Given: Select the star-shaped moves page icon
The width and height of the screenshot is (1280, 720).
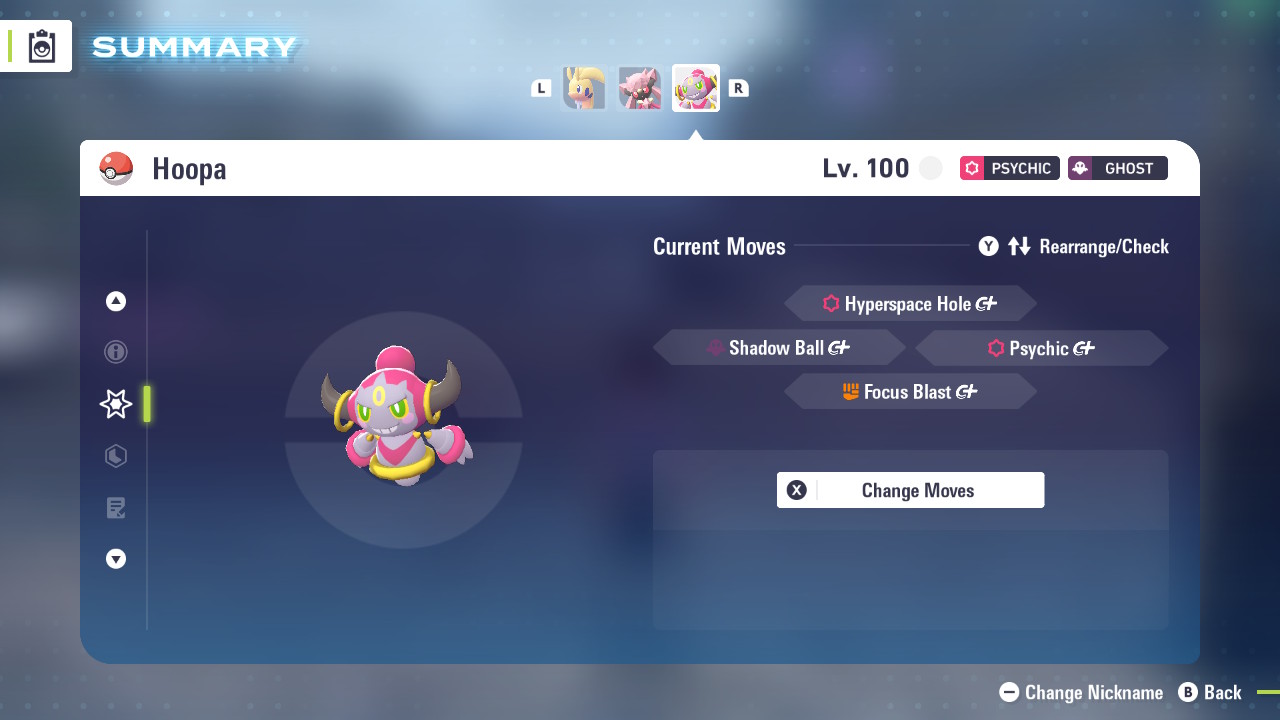Looking at the screenshot, I should 115,404.
